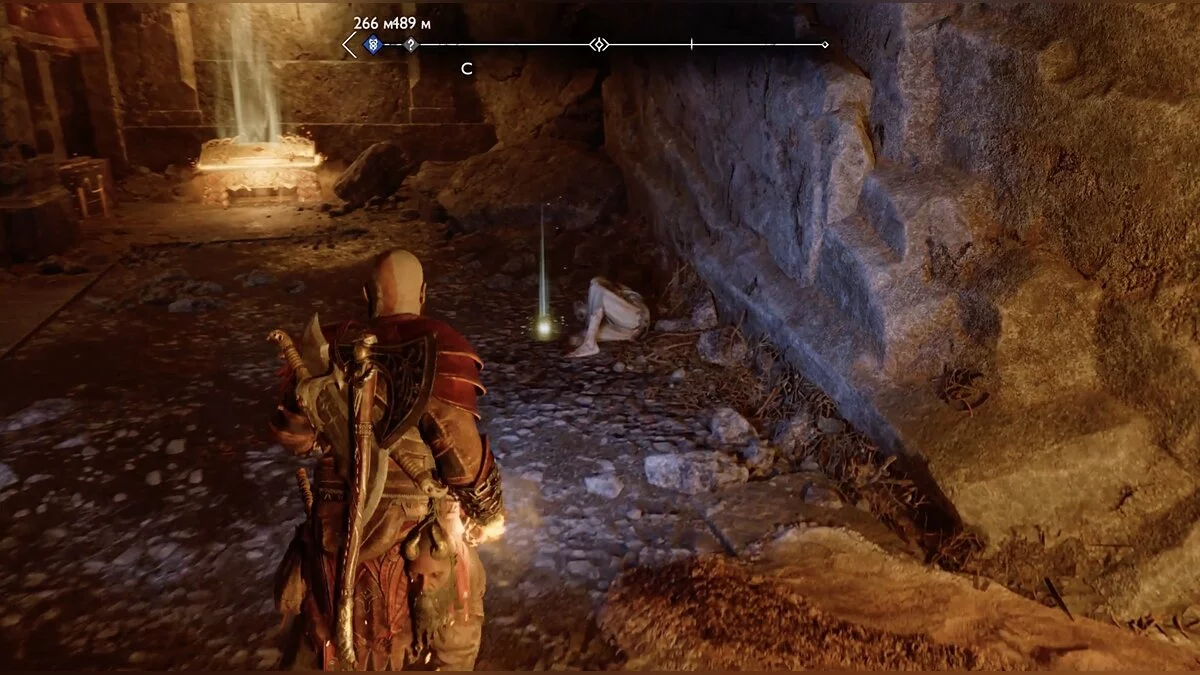Click the question mark marker on the compass
The image size is (1200, 675).
point(410,45)
